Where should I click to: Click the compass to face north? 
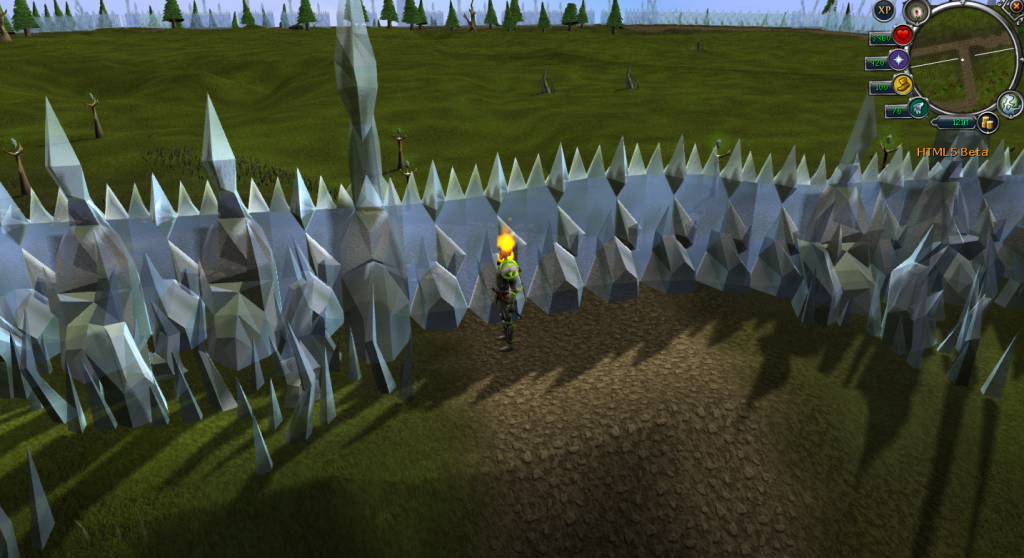(917, 12)
